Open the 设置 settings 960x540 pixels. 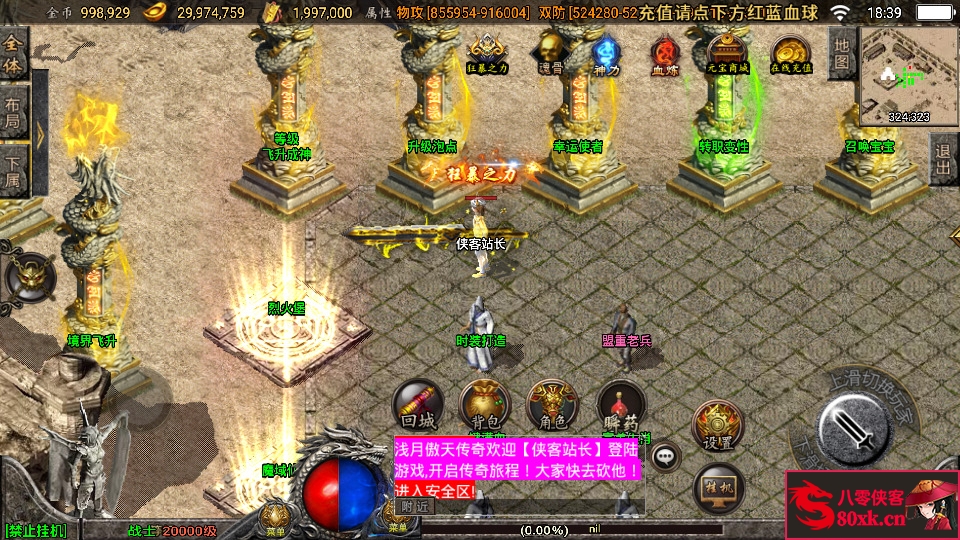pos(718,426)
